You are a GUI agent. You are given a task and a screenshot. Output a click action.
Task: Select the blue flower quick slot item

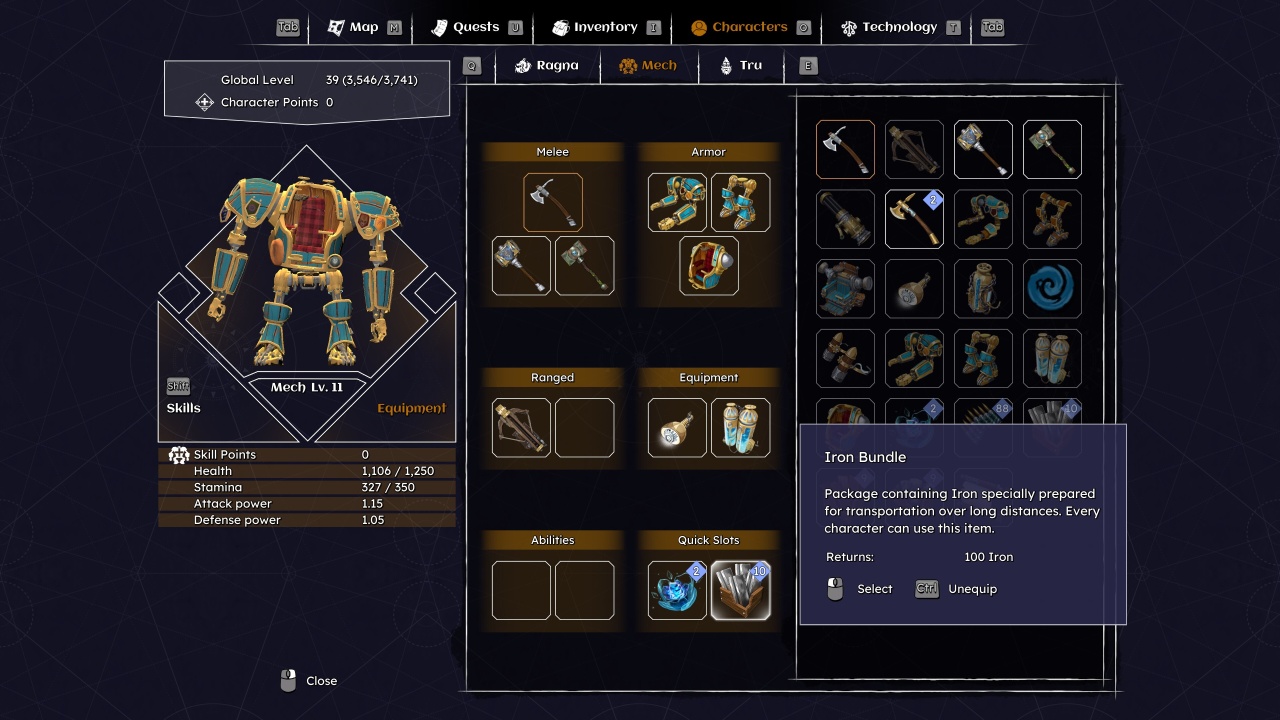click(677, 590)
